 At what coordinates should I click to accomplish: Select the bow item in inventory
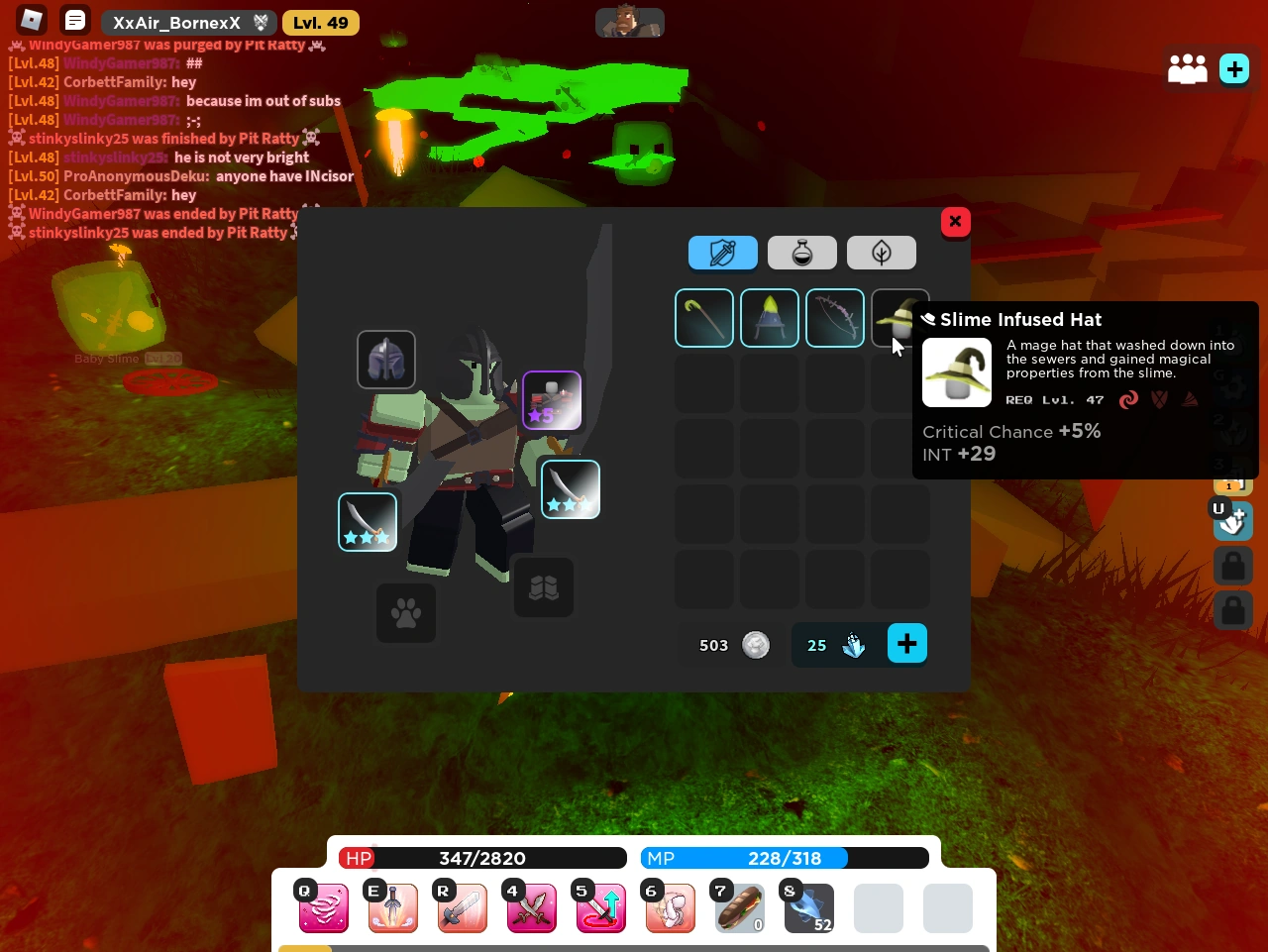click(x=835, y=318)
